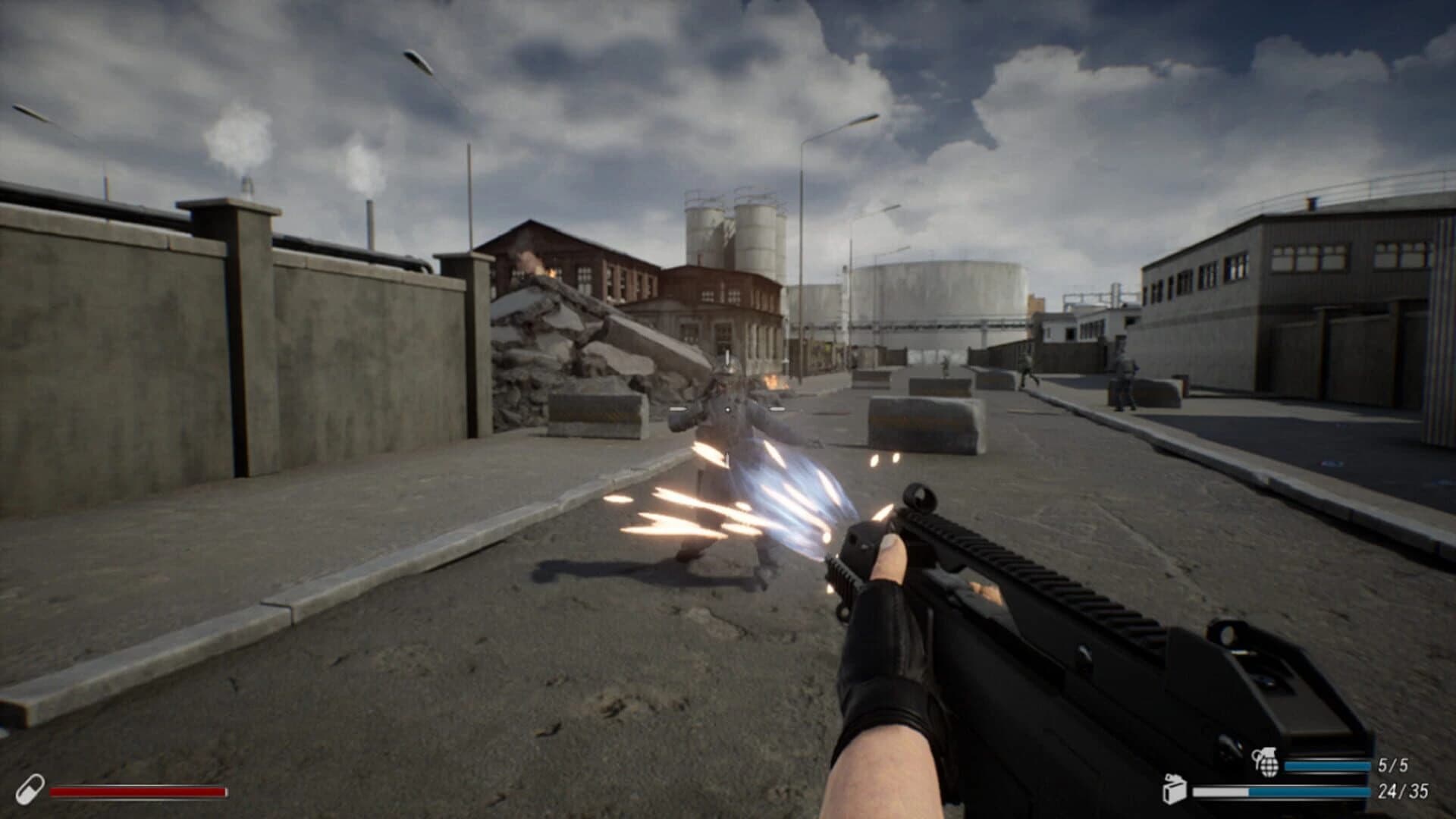Image resolution: width=1456 pixels, height=819 pixels.
Task: Click the grenade count reading 5/5
Action: coord(1393,764)
